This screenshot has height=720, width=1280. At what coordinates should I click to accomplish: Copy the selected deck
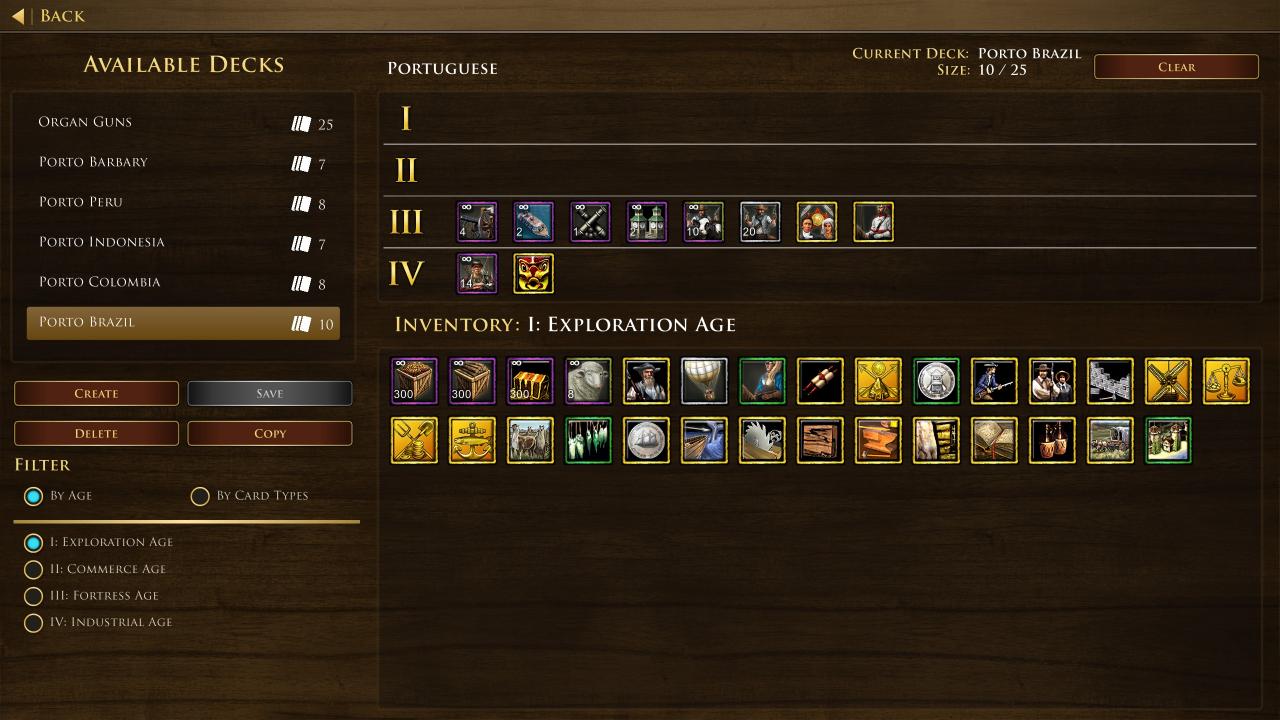point(269,434)
